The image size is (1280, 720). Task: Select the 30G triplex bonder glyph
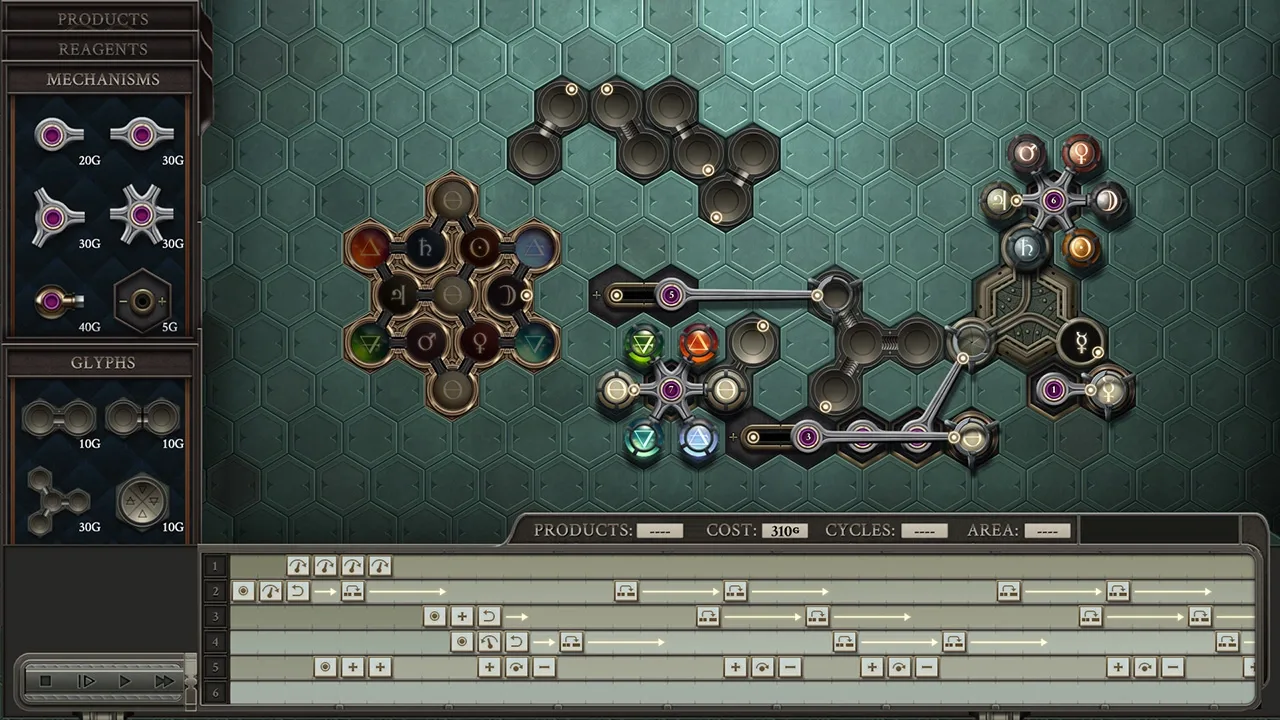(57, 498)
